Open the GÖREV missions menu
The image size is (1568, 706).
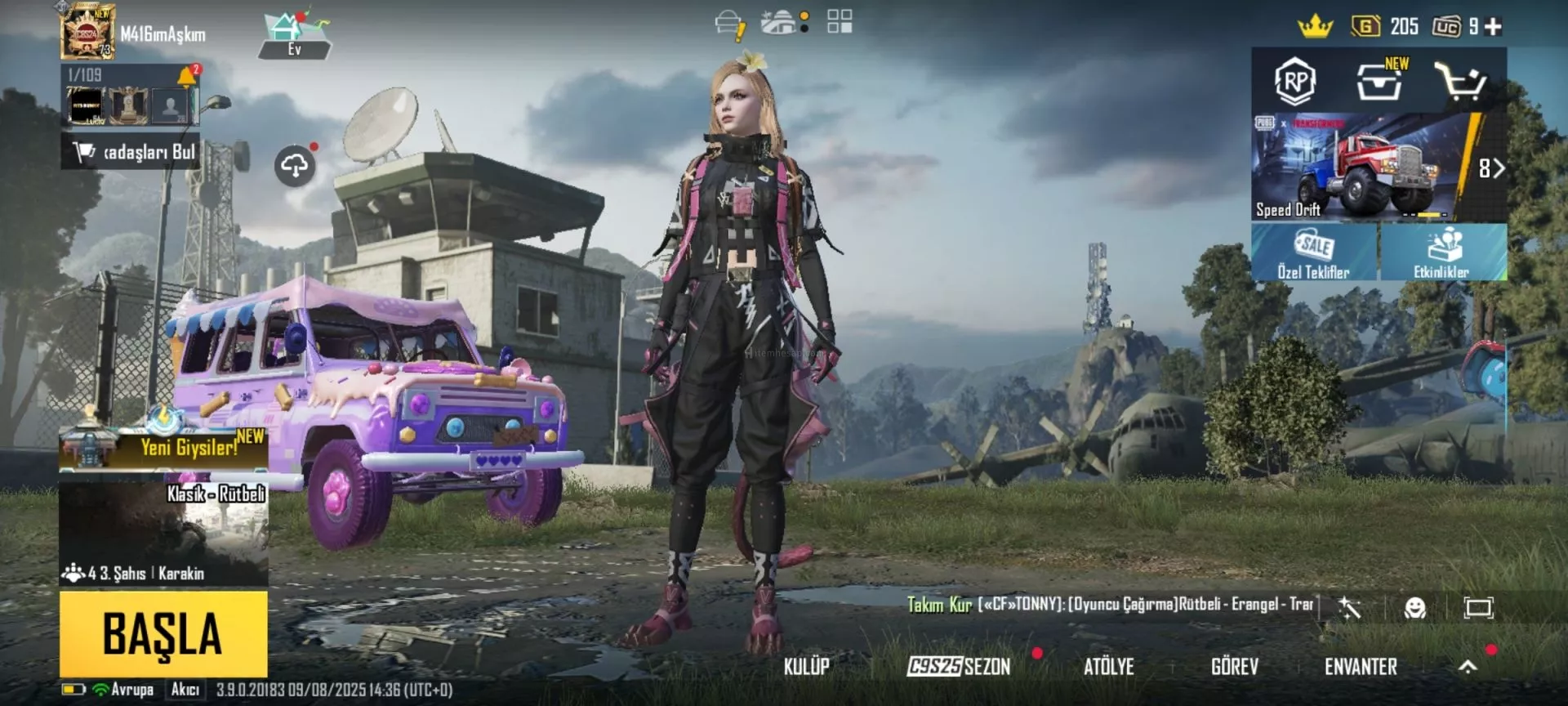[1234, 667]
